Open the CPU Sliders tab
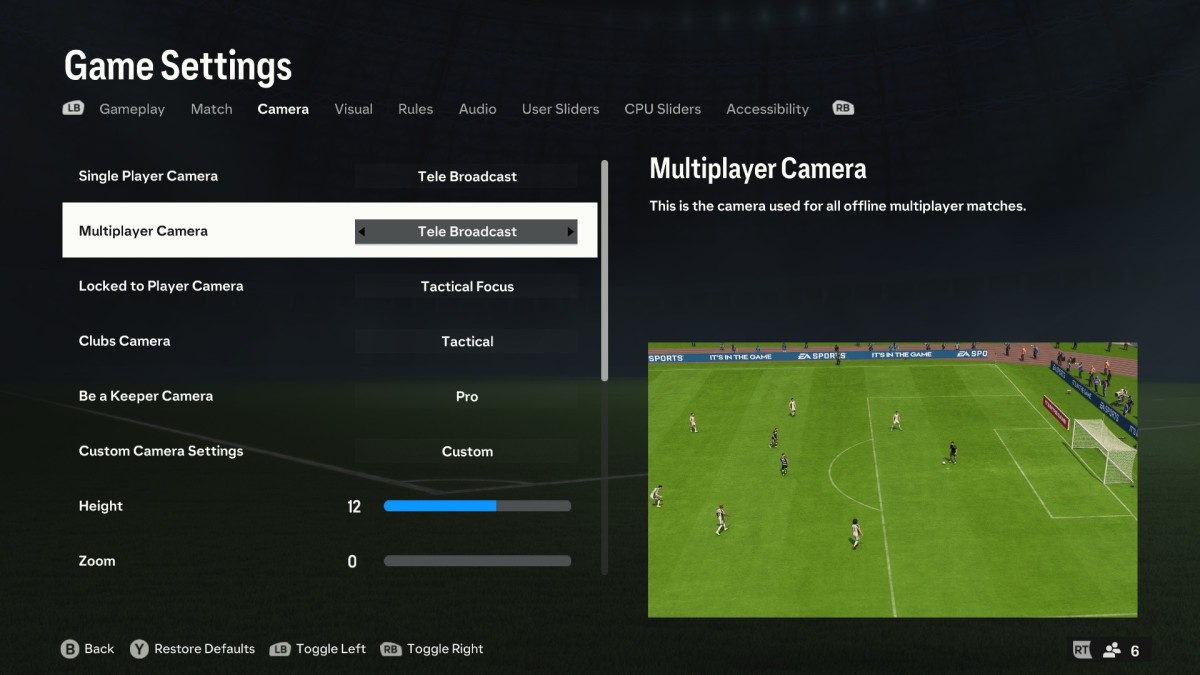Viewport: 1200px width, 675px height. click(x=662, y=109)
